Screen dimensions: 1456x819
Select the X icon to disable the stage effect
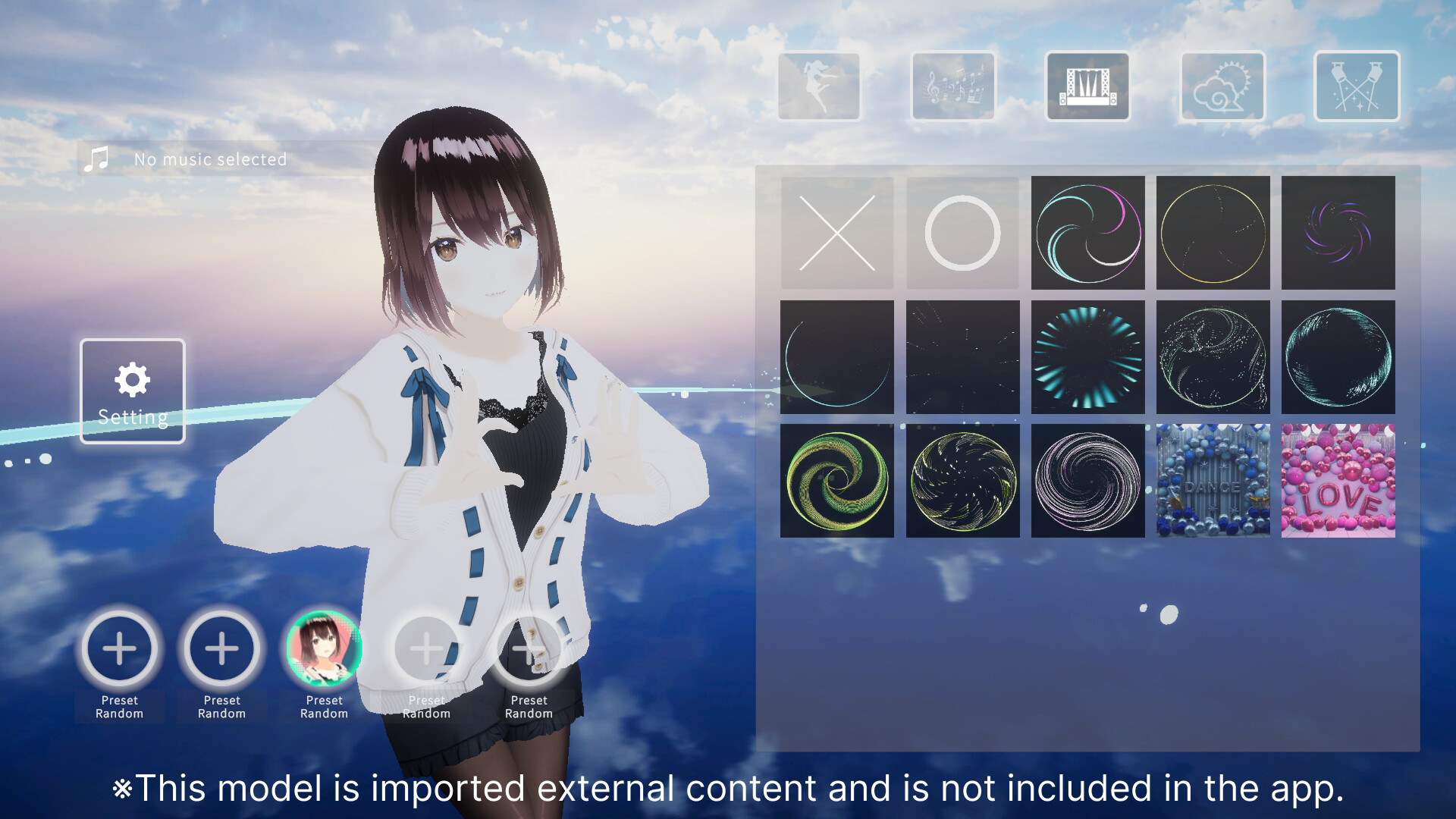837,233
